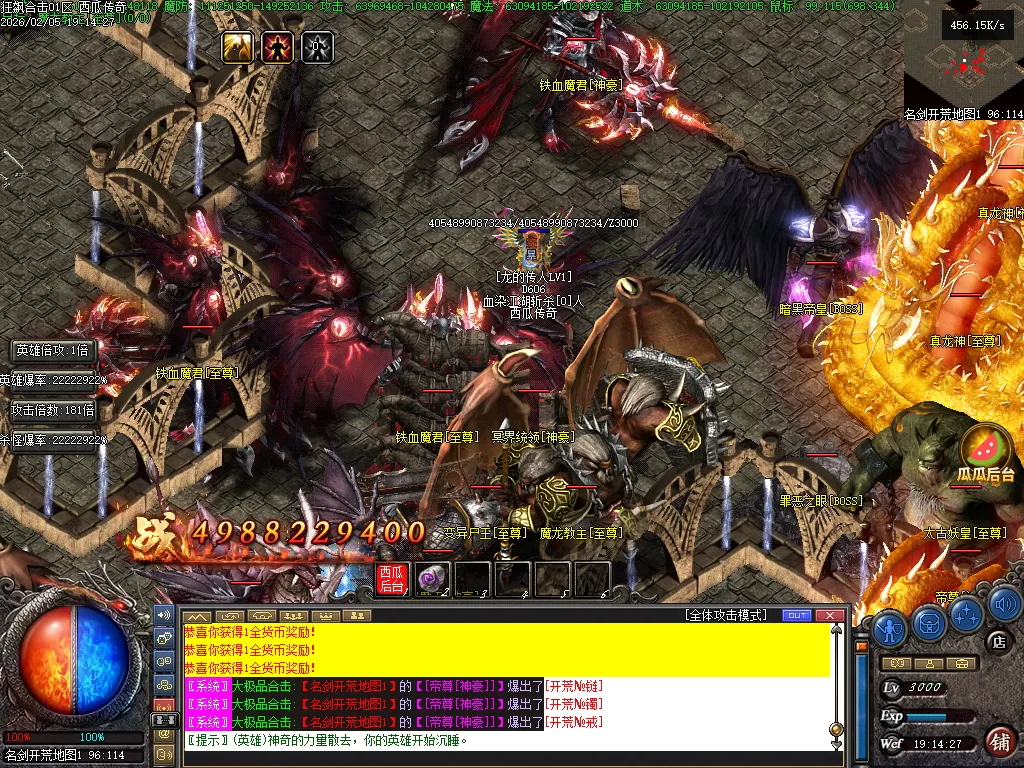Viewport: 1024px width, 768px height.
Task: Select the red glowing figure buff icon
Action: tap(277, 47)
